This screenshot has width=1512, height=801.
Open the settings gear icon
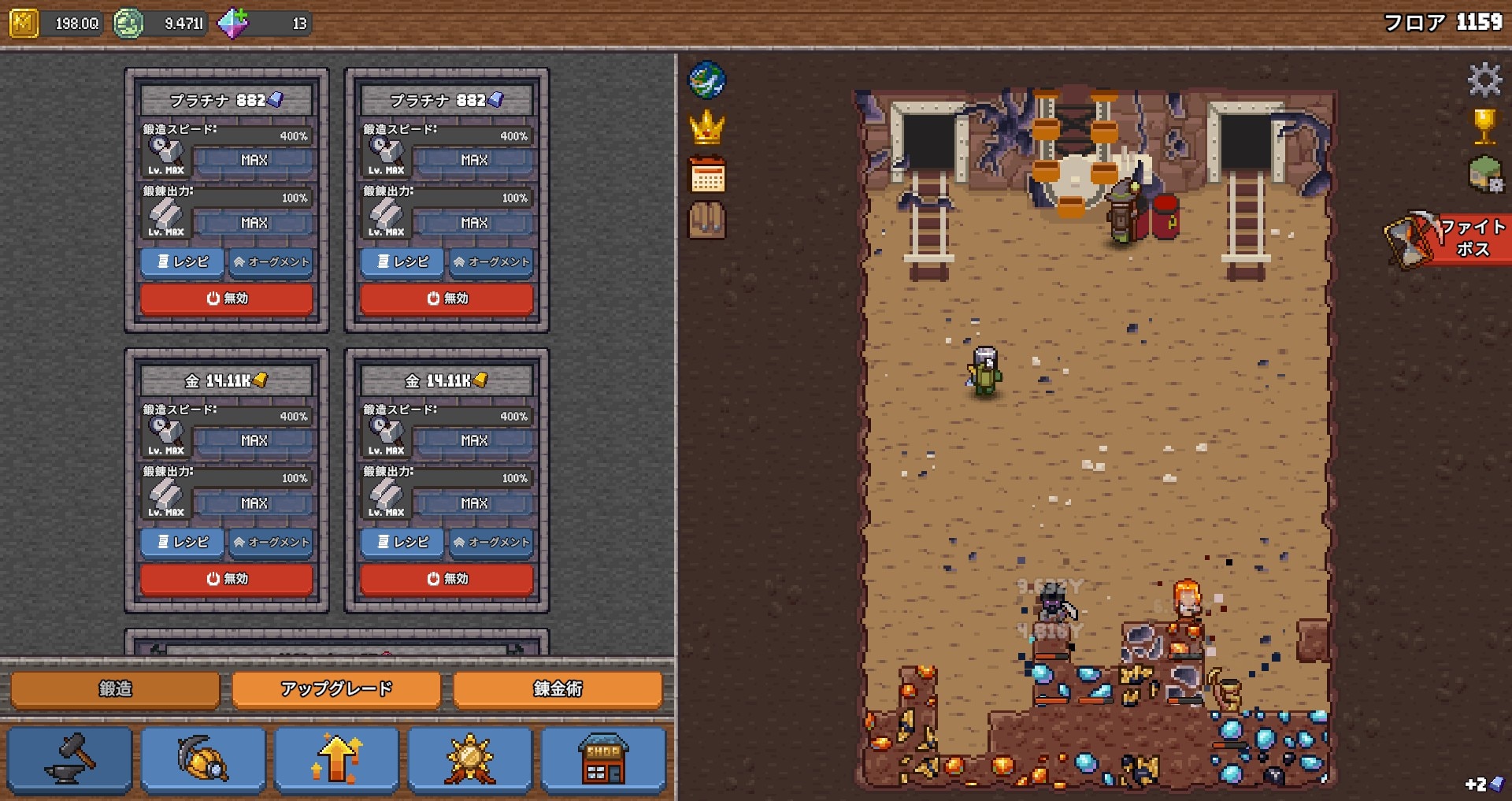pyautogui.click(x=1485, y=79)
